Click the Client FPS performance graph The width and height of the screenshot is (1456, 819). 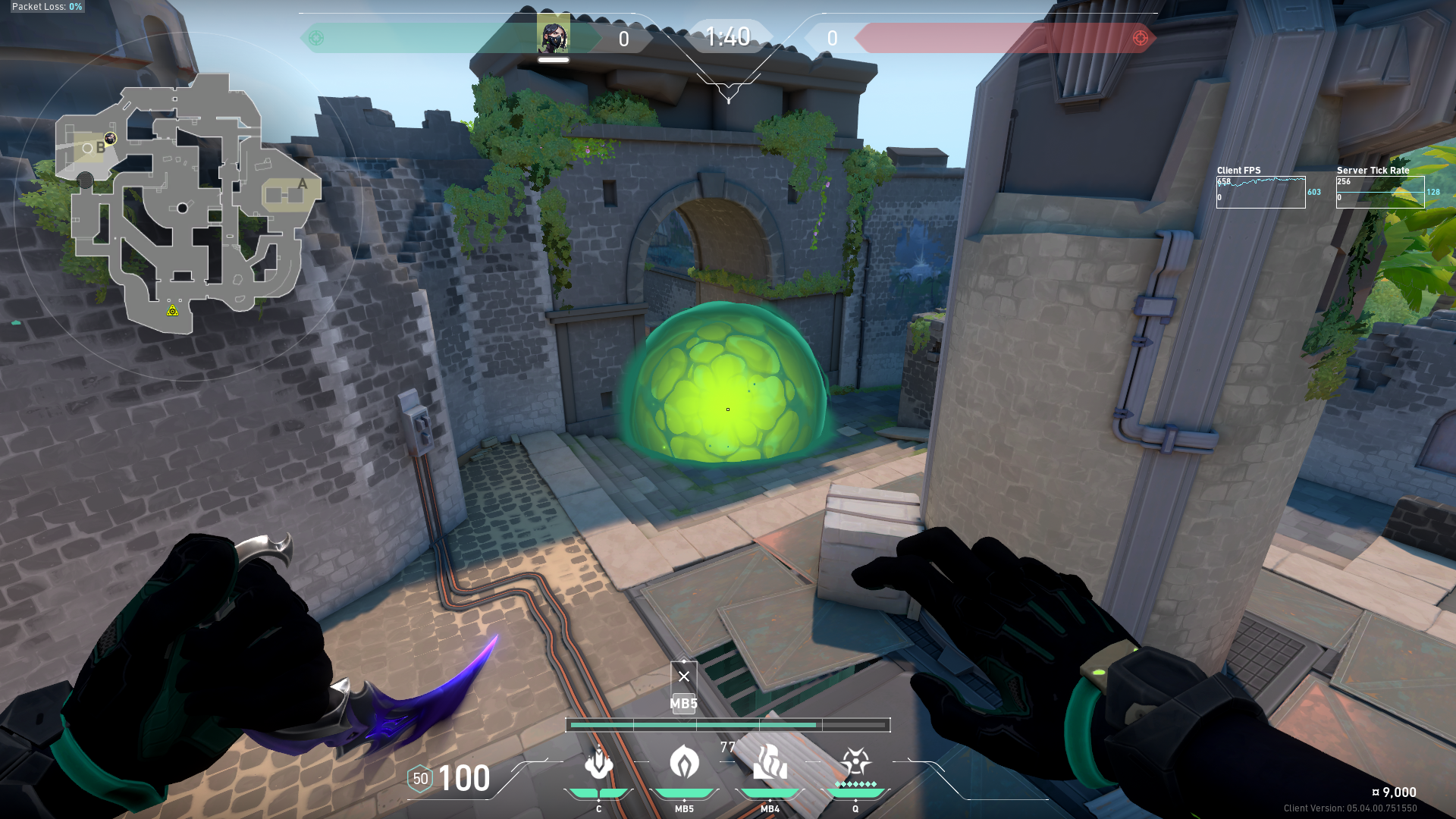1260,192
